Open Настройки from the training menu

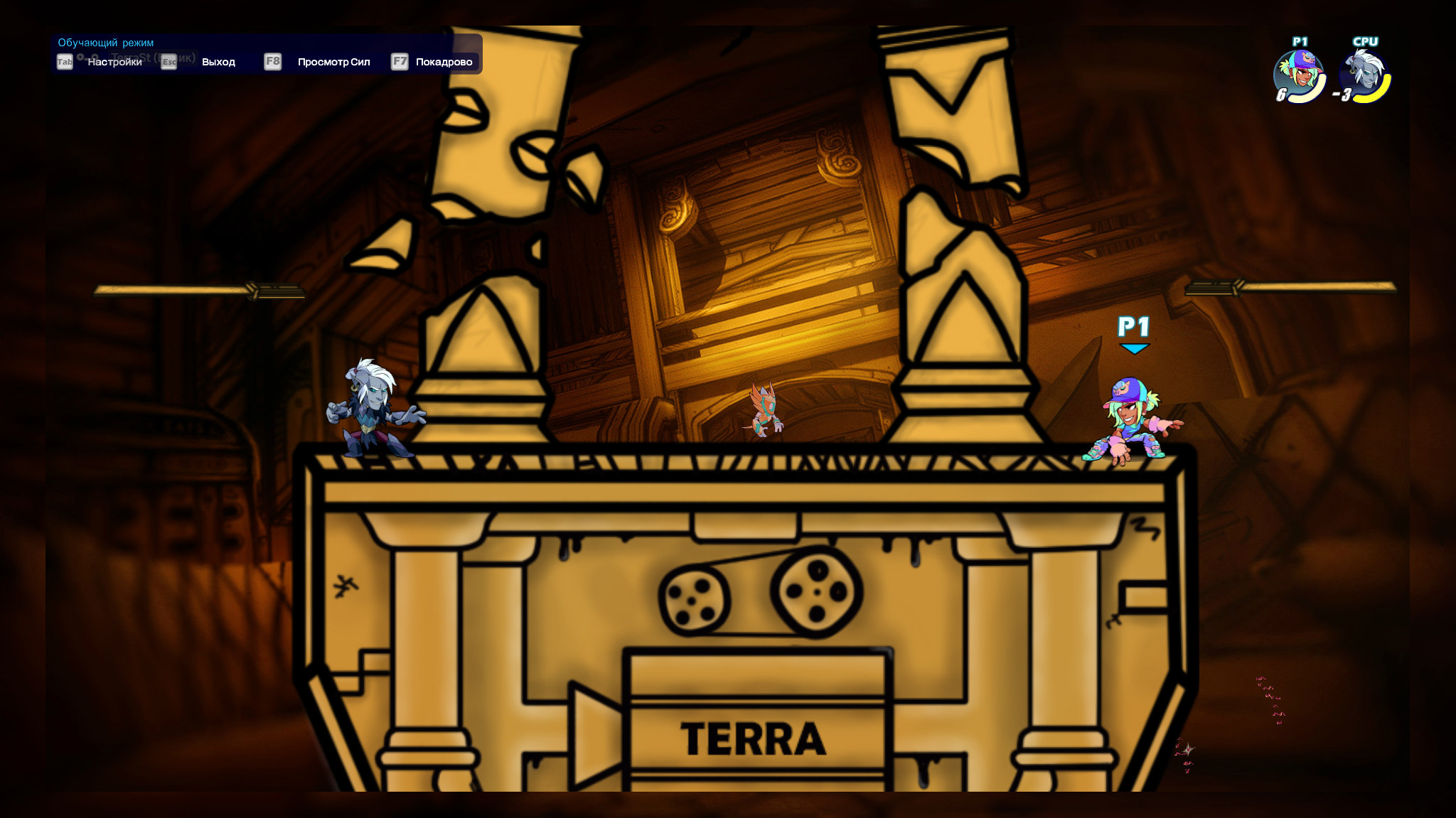[115, 63]
